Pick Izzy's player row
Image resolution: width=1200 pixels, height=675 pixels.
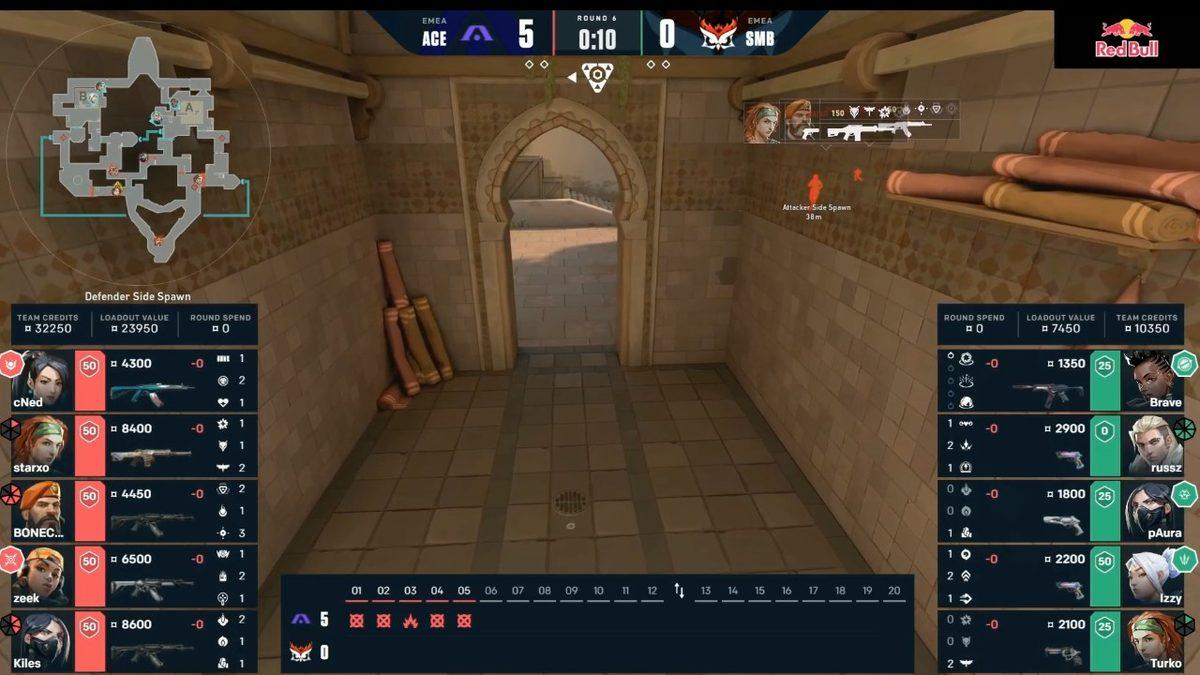tap(1066, 575)
